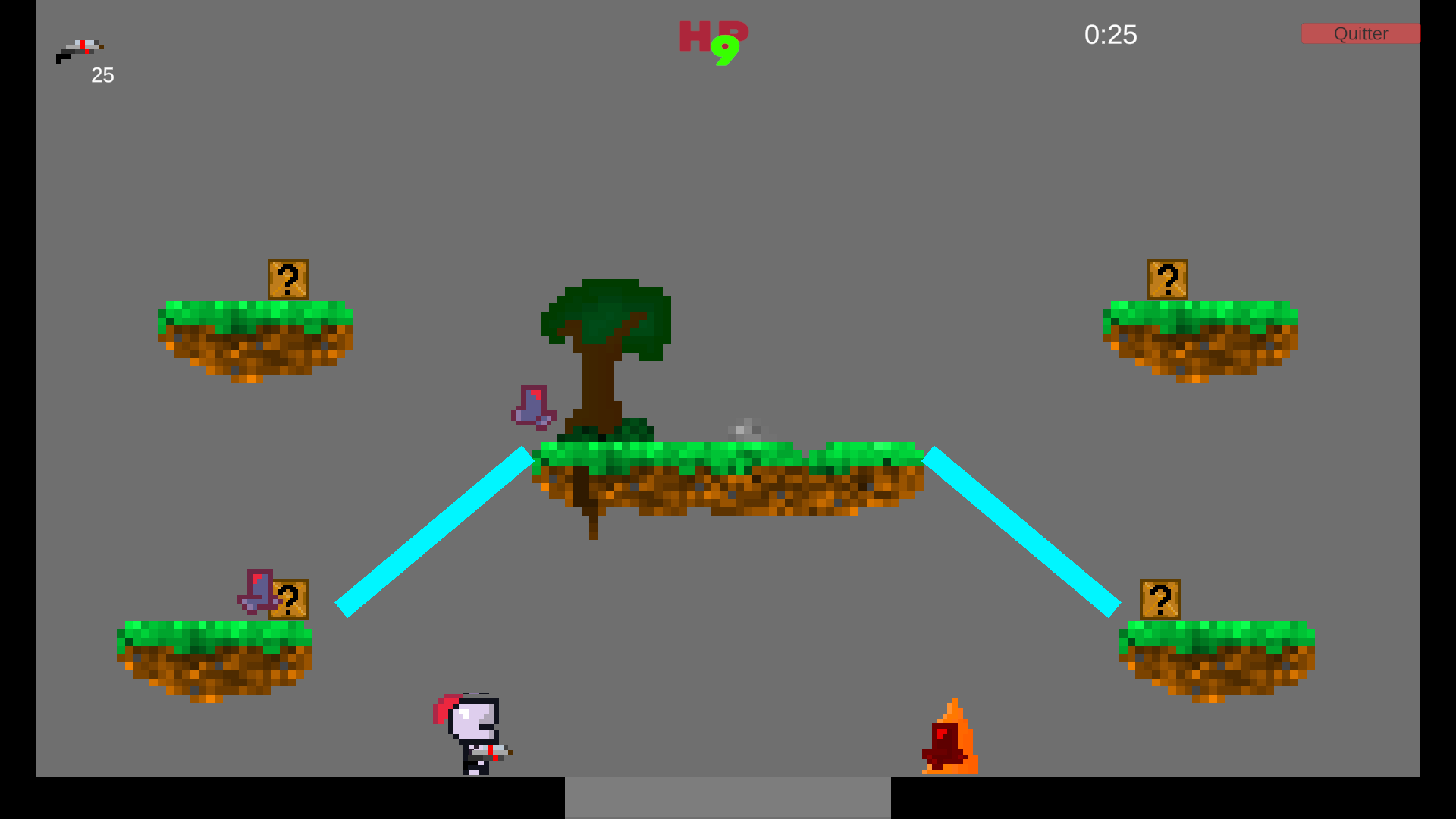This screenshot has height=819, width=1456.
Task: Click the gray cloud puff on the center platform
Action: (745, 430)
